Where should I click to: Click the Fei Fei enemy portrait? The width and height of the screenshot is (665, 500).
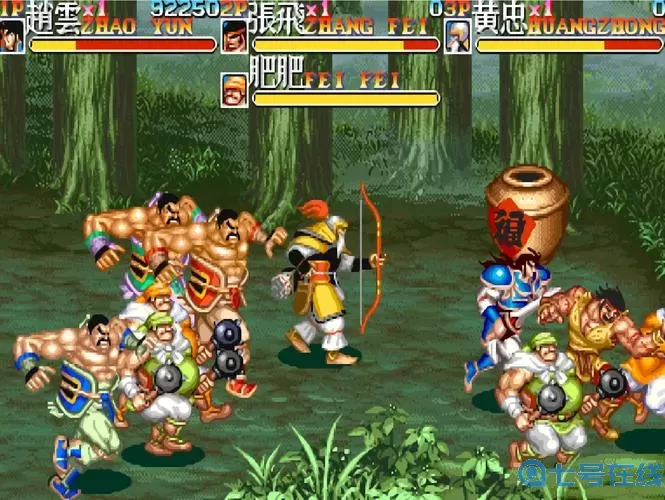click(x=235, y=91)
